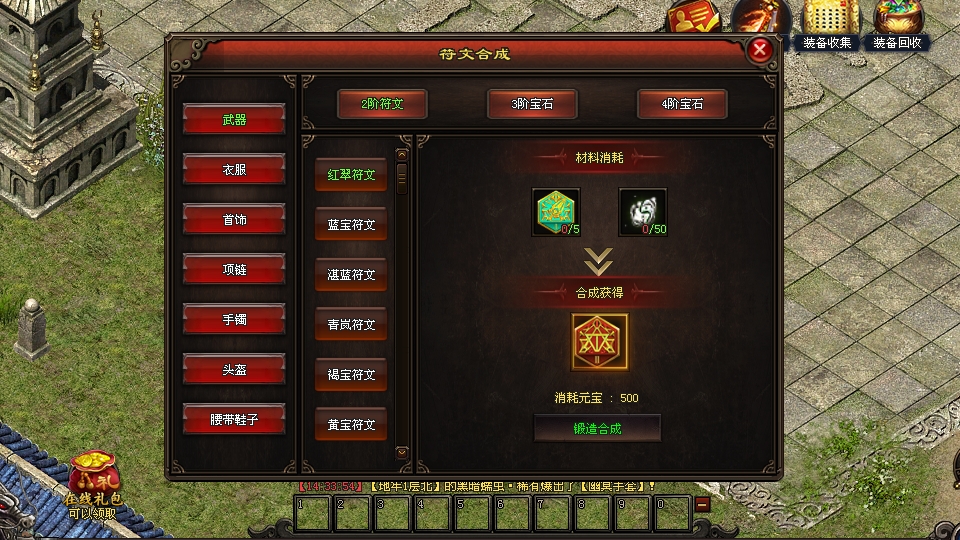Select the 手镯 category
960x540 pixels.
[x=234, y=320]
